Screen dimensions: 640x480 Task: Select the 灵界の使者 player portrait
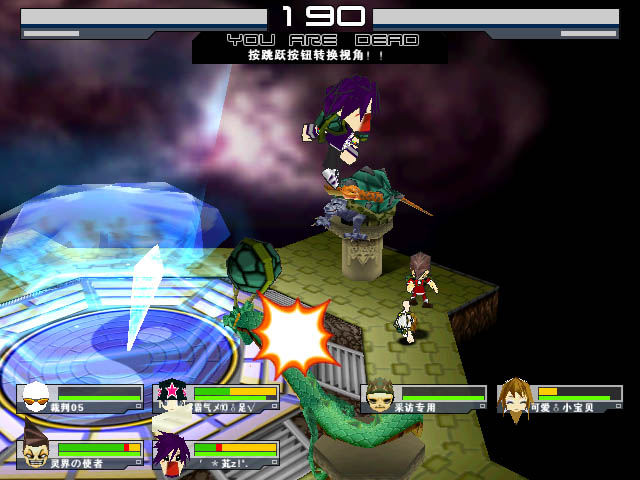[x=35, y=452]
